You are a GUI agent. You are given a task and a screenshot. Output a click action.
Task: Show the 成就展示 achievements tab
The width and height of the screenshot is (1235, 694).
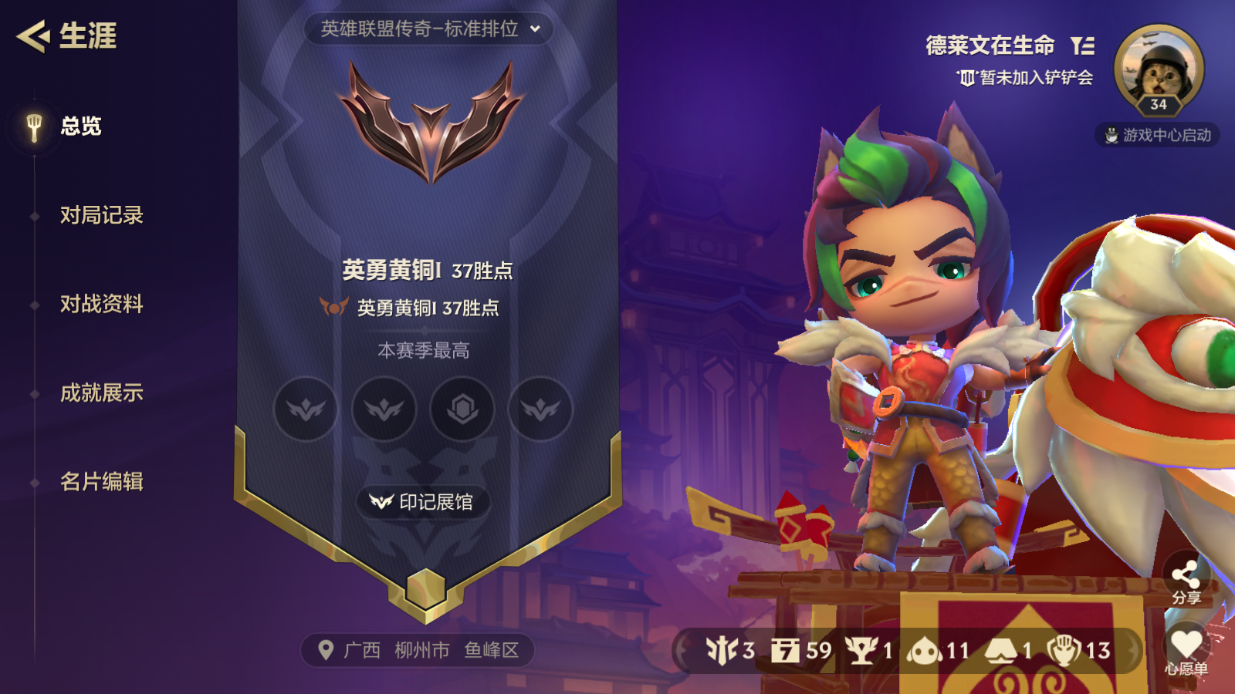click(x=101, y=393)
